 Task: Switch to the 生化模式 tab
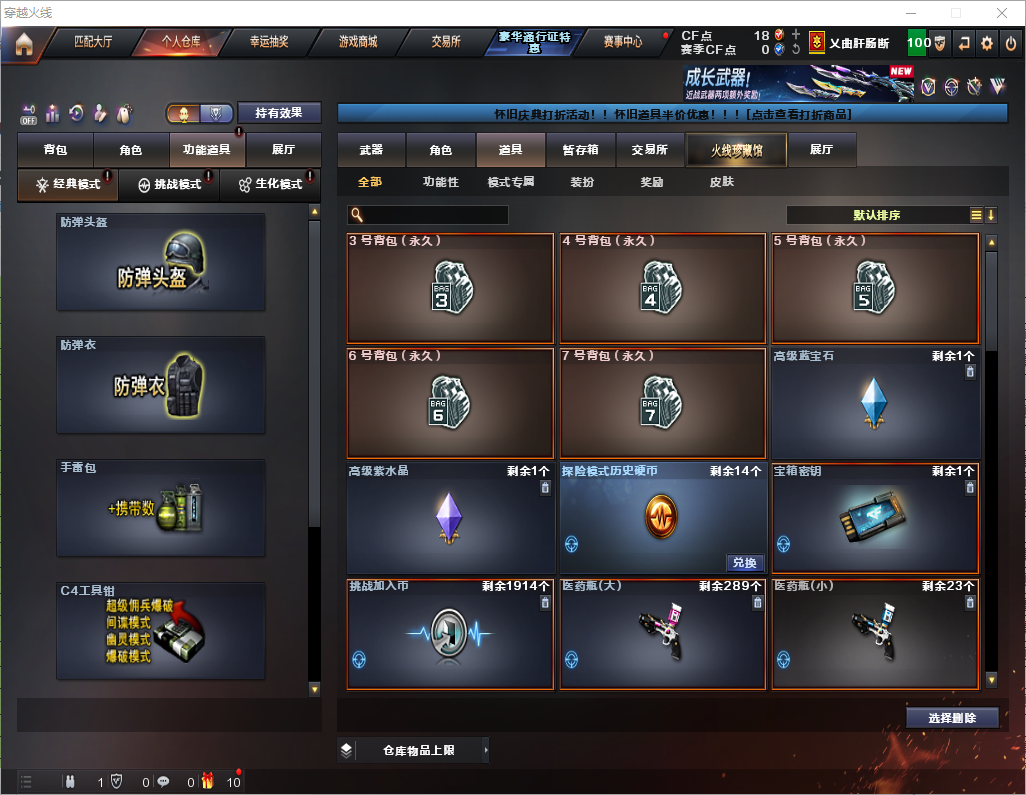(x=270, y=185)
